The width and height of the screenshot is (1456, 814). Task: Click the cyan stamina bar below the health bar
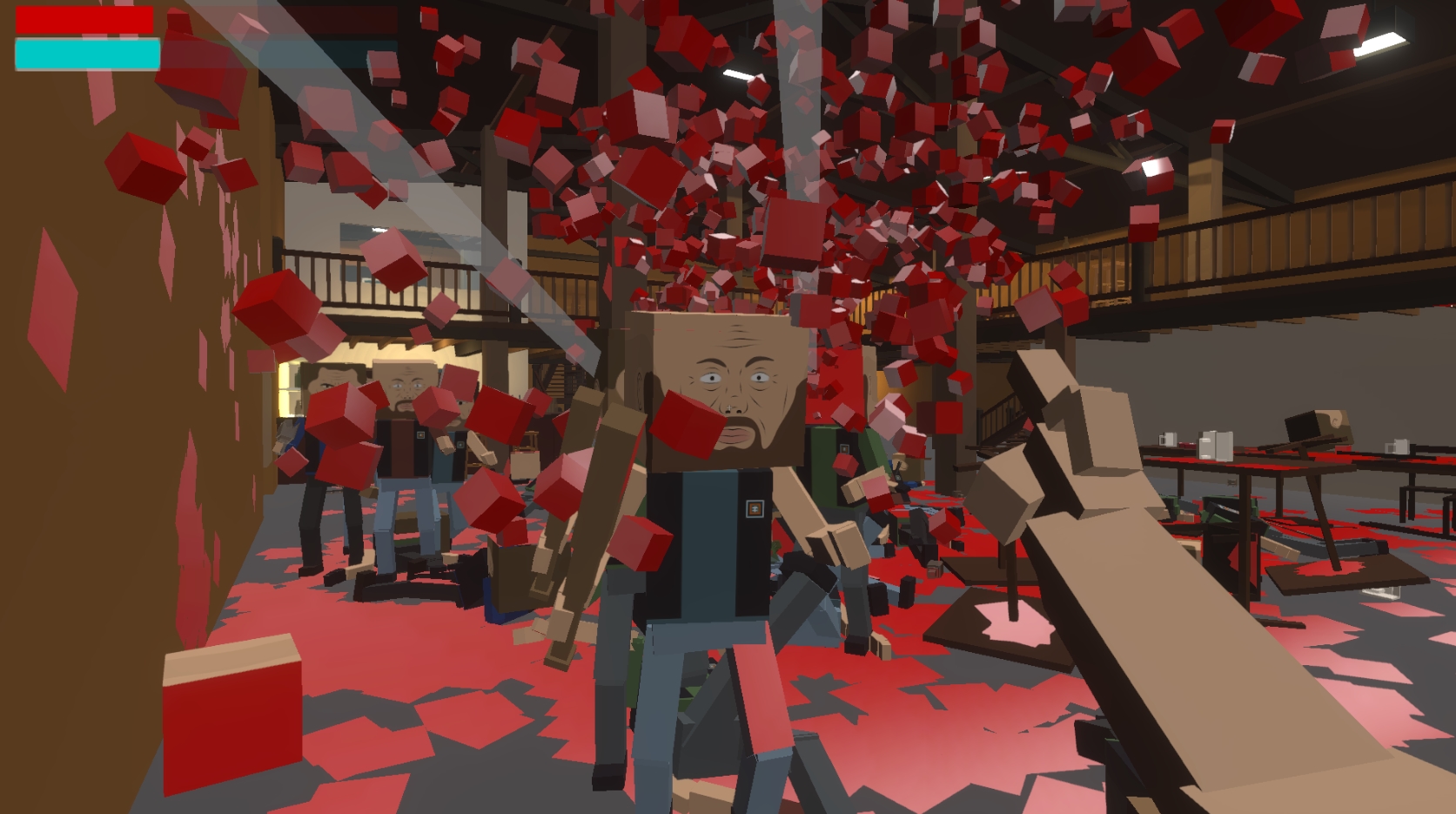click(83, 54)
